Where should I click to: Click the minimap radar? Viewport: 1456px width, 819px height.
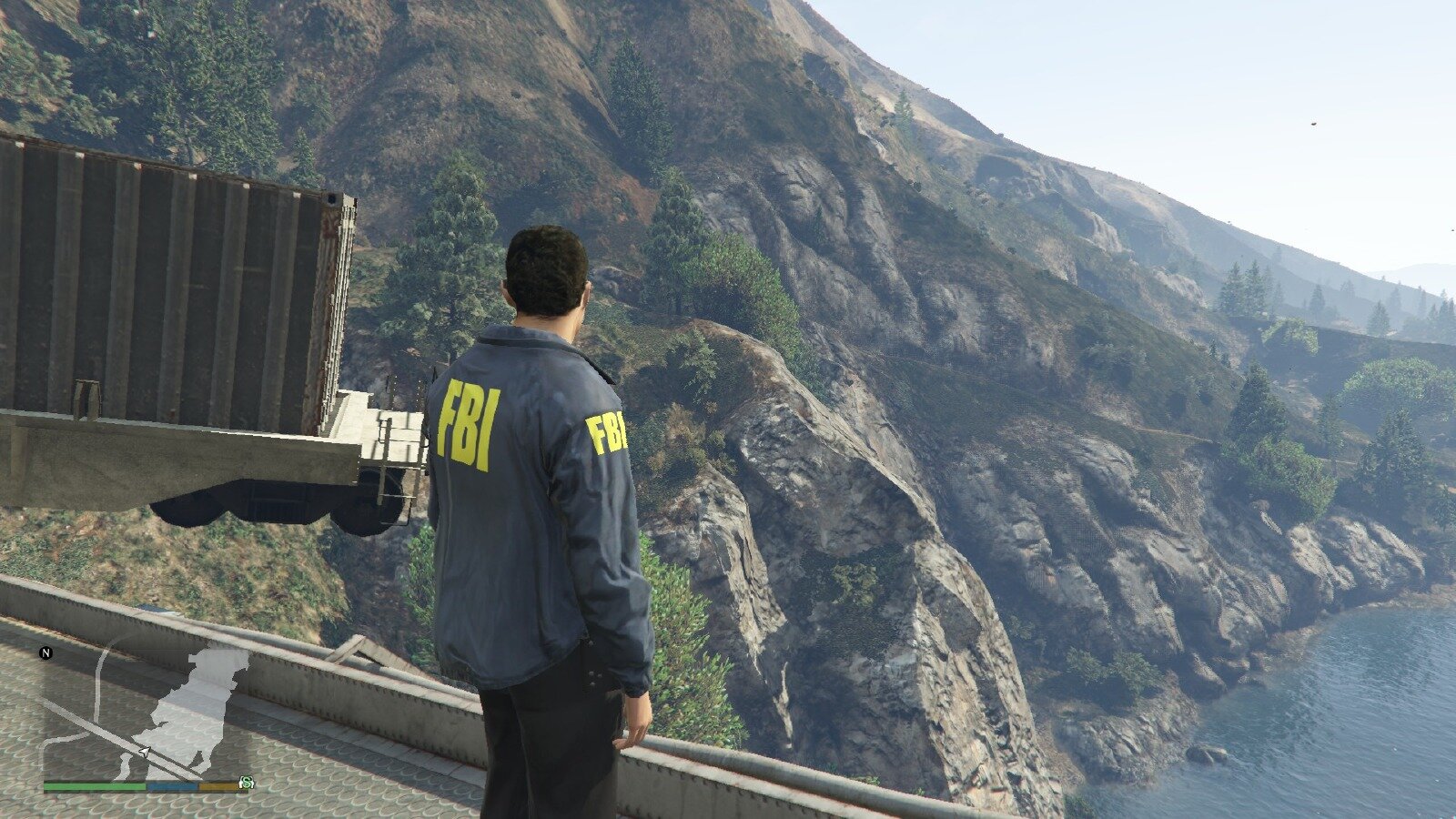point(146,710)
